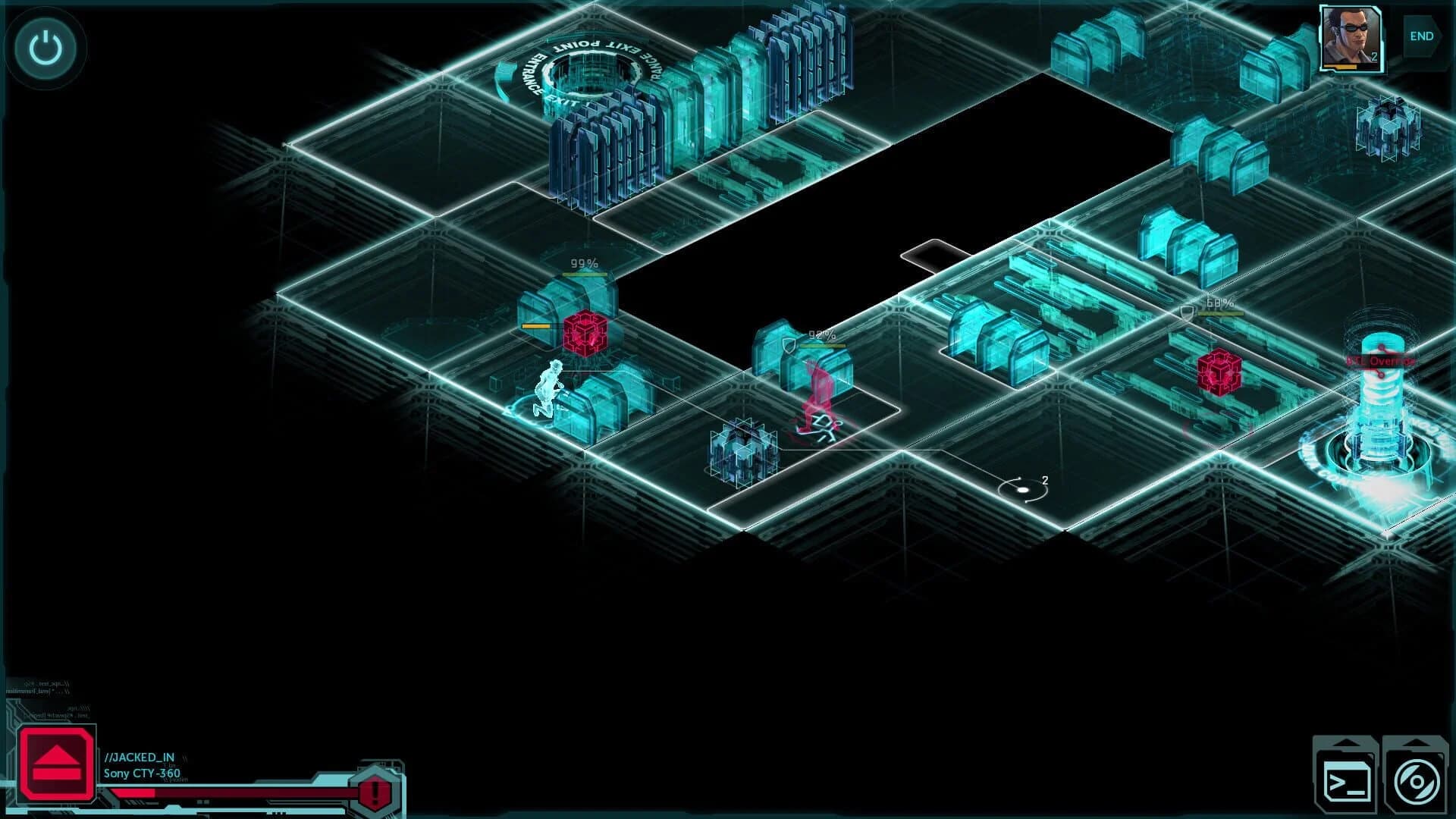Screen dimensions: 1456x819
Task: Select the data node marked with 2
Action: click(x=1023, y=488)
